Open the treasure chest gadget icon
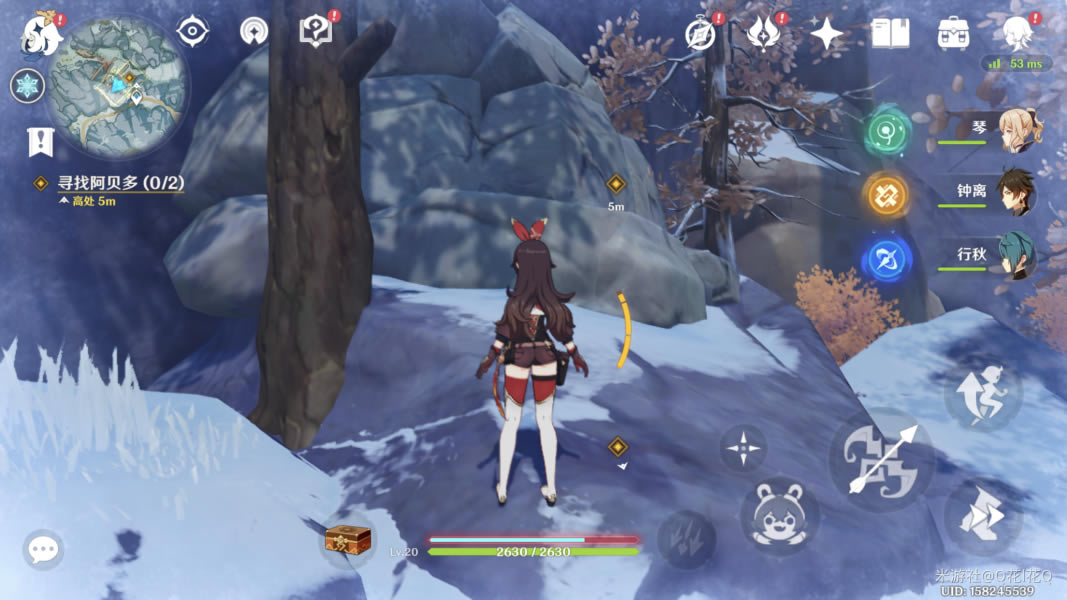 point(348,541)
